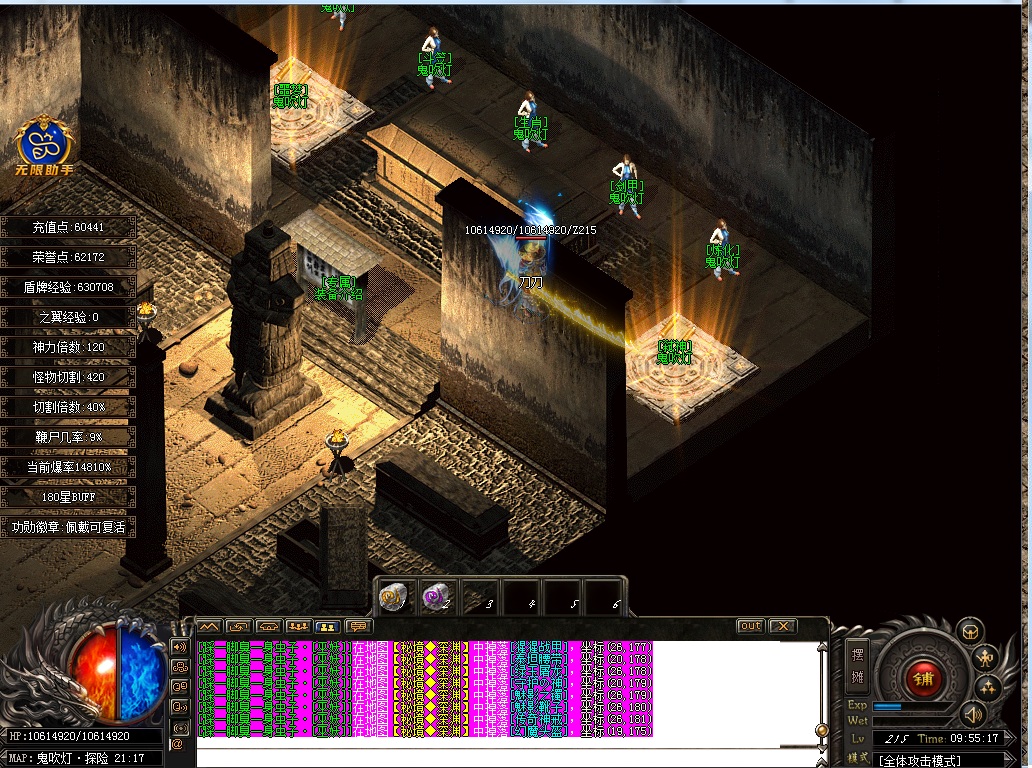
Task: Click the chat panel 'out' button
Action: [x=750, y=626]
